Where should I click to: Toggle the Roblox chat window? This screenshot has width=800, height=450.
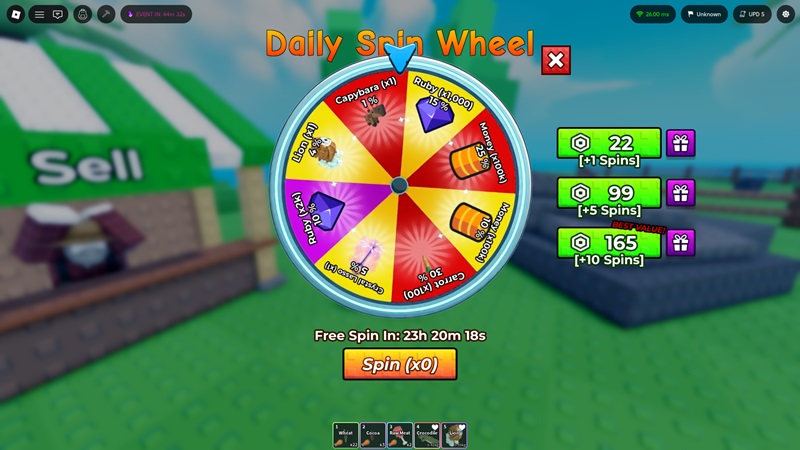click(58, 14)
